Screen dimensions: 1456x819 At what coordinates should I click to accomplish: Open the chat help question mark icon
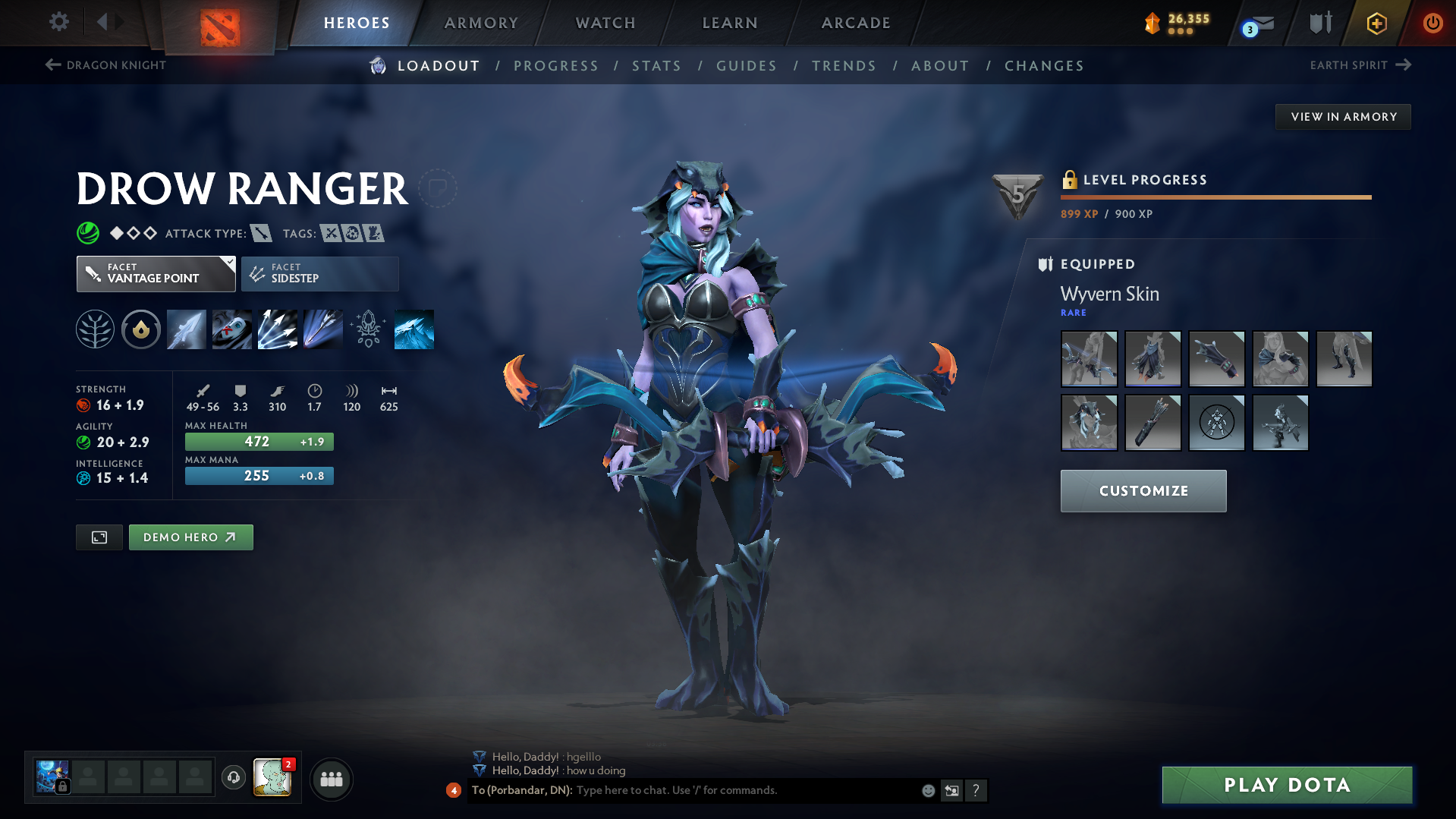pos(976,790)
